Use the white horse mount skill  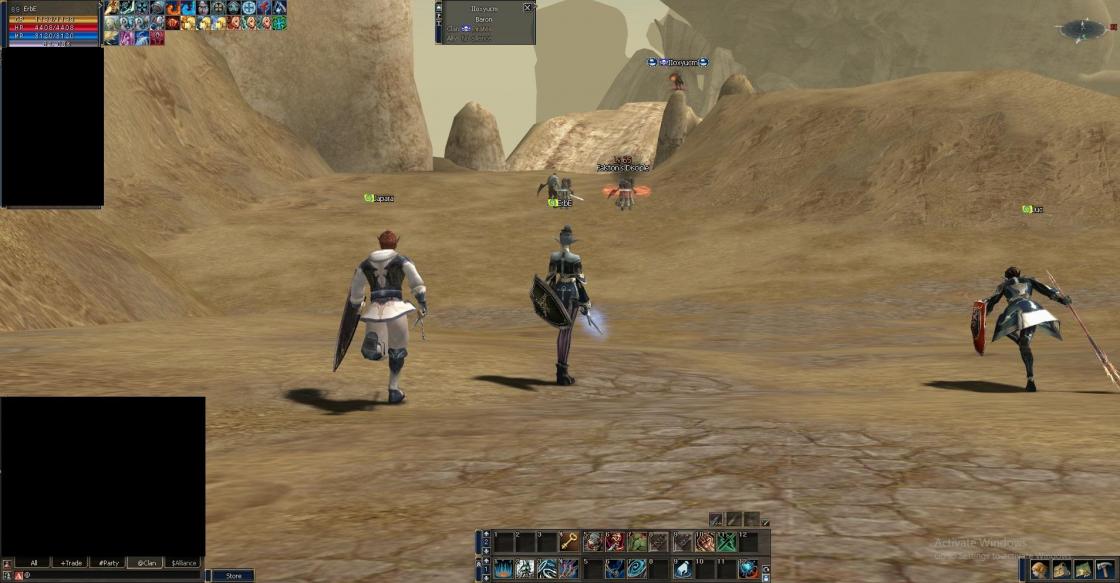click(683, 569)
